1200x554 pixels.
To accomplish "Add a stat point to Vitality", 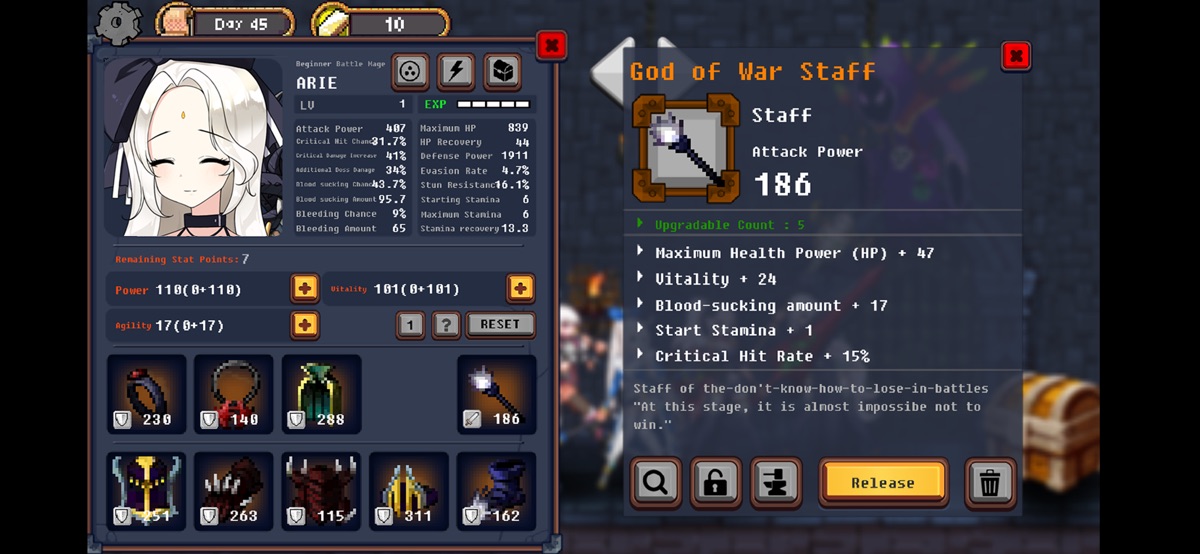I will click(x=520, y=289).
